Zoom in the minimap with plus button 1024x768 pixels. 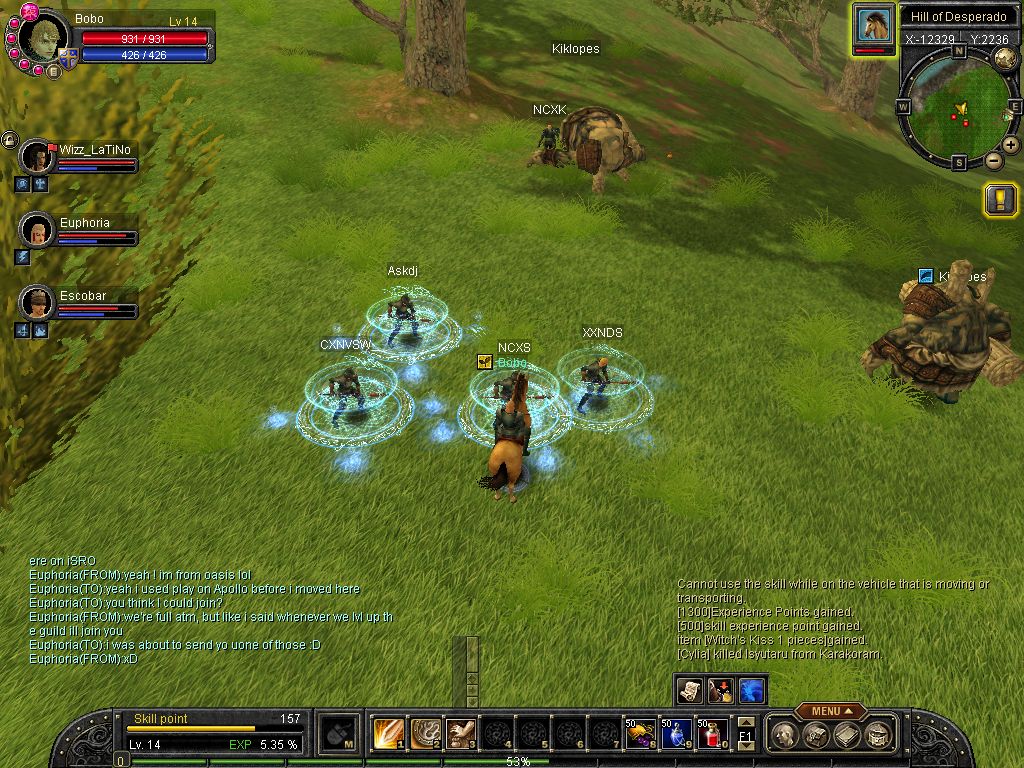pos(1011,145)
